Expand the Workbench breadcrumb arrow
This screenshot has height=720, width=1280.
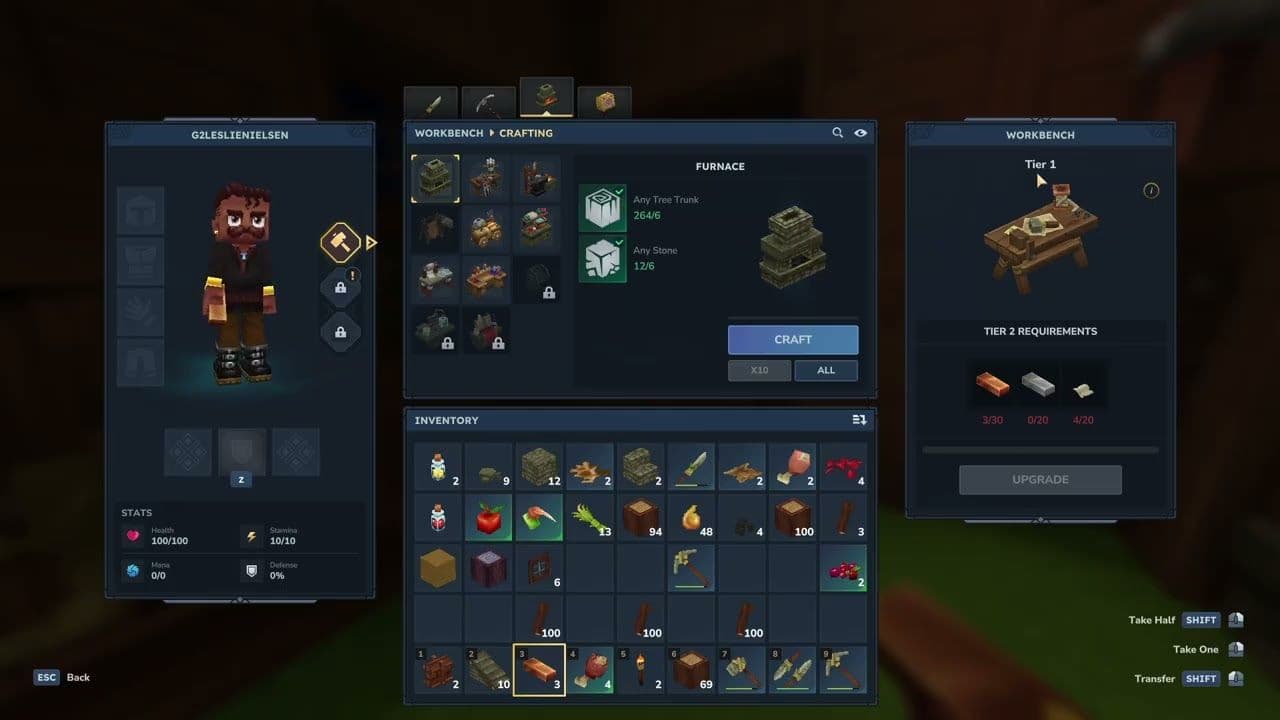492,133
